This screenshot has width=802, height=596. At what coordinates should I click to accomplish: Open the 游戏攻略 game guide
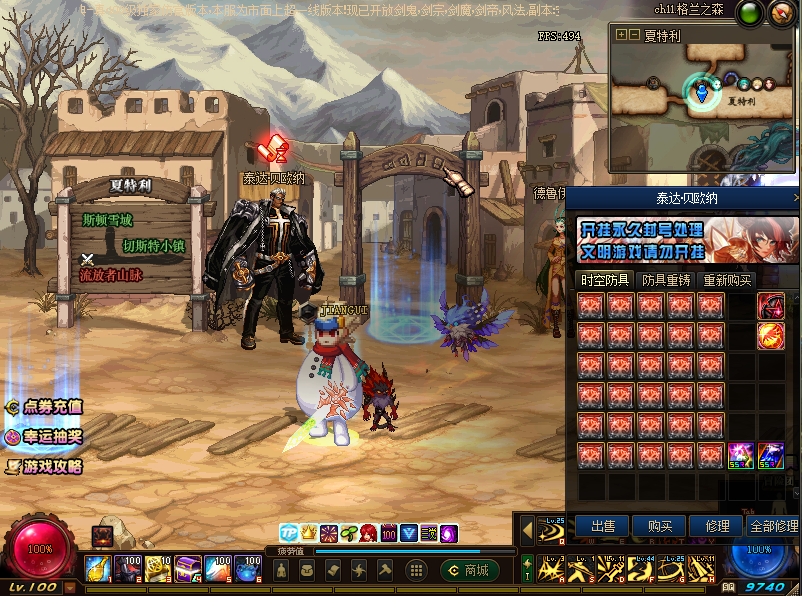(x=45, y=466)
